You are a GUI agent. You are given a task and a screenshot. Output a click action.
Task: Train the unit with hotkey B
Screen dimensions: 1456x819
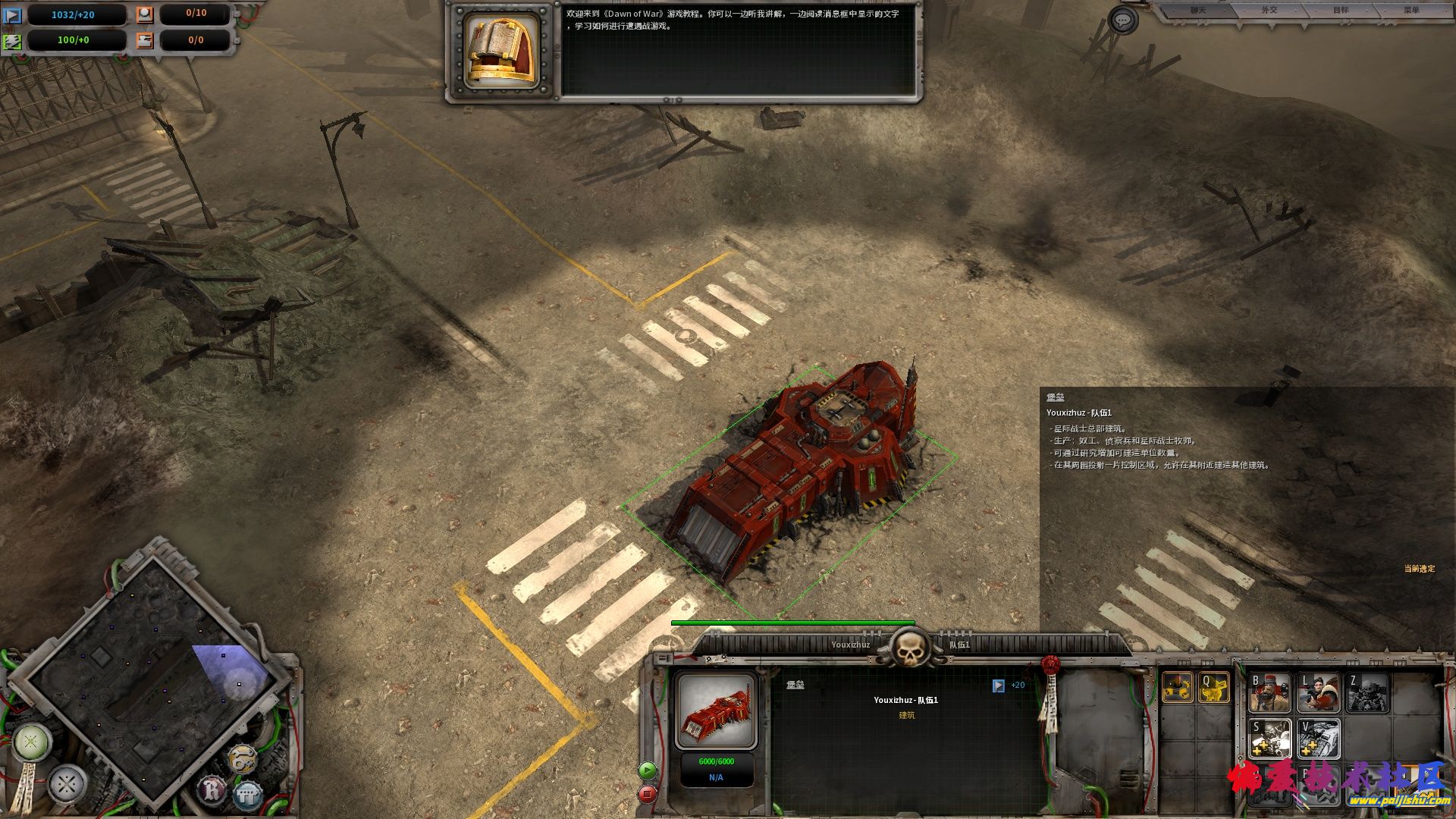pyautogui.click(x=1269, y=692)
